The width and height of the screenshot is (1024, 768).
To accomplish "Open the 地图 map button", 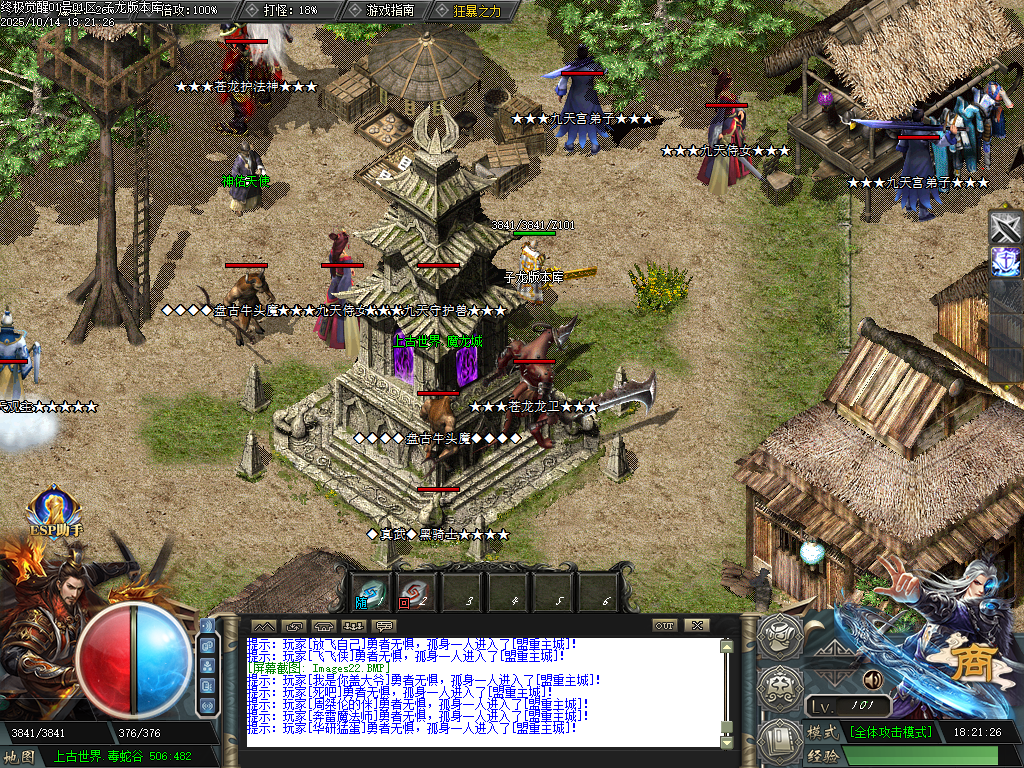I will coord(19,756).
